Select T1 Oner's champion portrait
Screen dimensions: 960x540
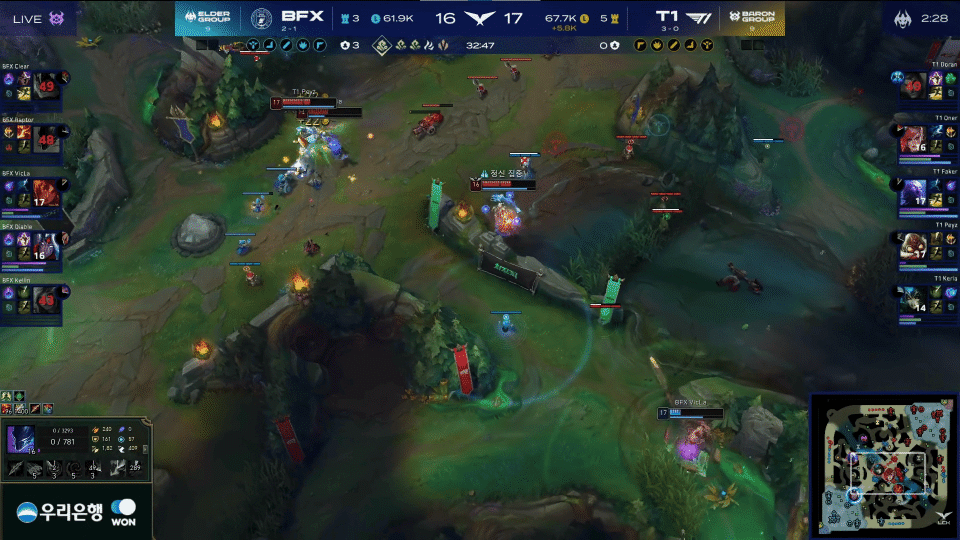coord(913,141)
